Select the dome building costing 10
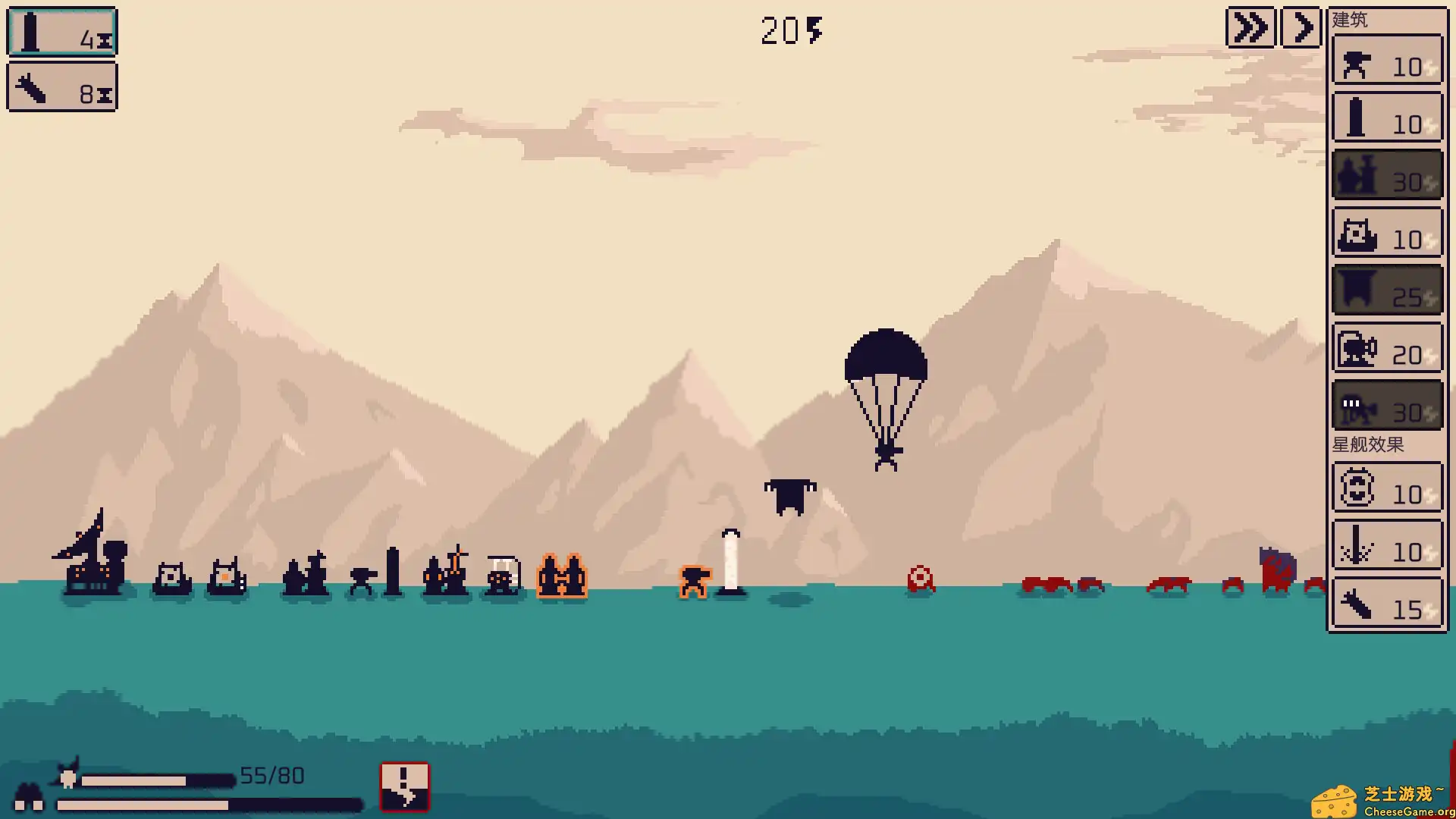Viewport: 1456px width, 819px height. coord(1386,234)
